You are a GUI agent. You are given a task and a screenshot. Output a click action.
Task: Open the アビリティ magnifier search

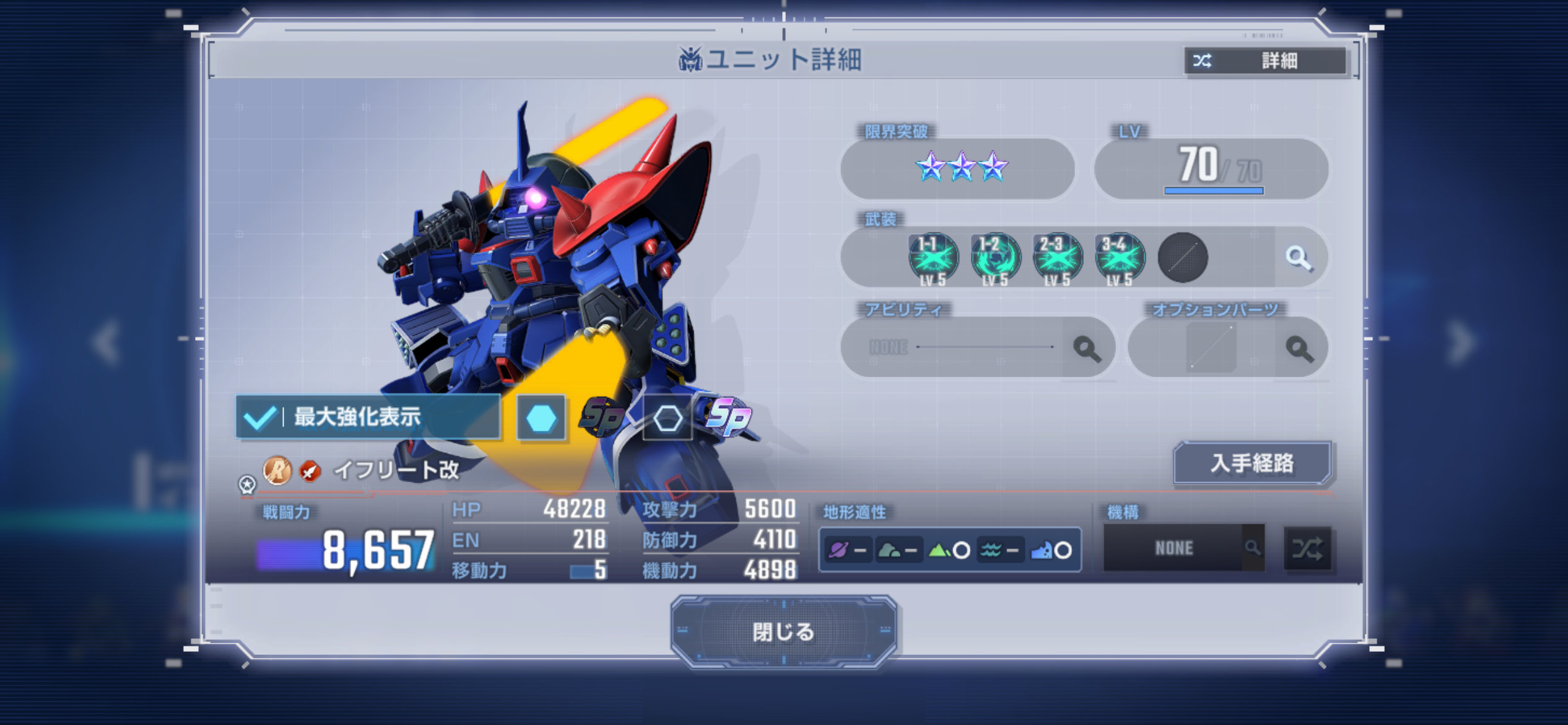tap(1086, 348)
